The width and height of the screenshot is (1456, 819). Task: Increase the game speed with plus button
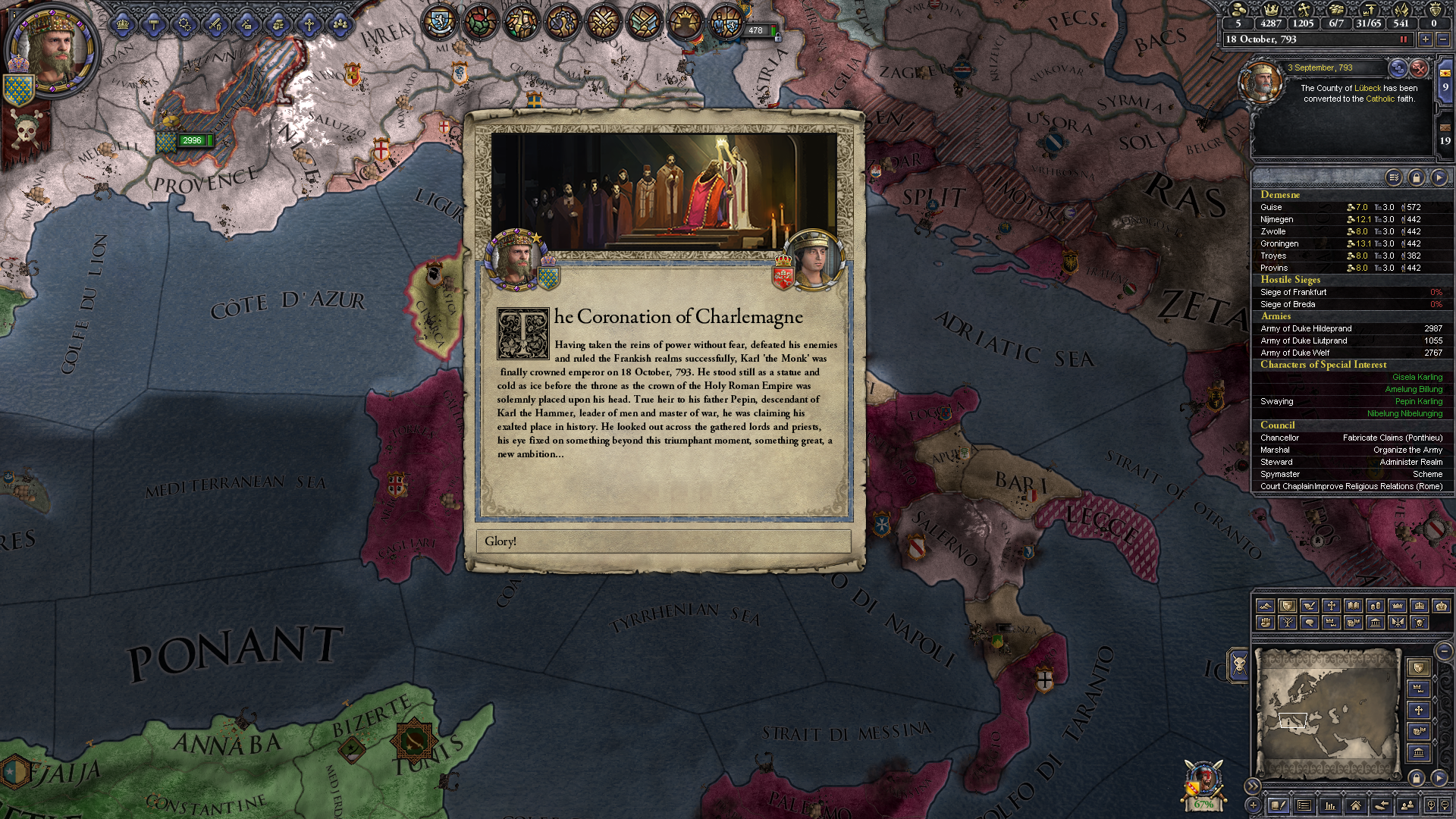[1426, 39]
